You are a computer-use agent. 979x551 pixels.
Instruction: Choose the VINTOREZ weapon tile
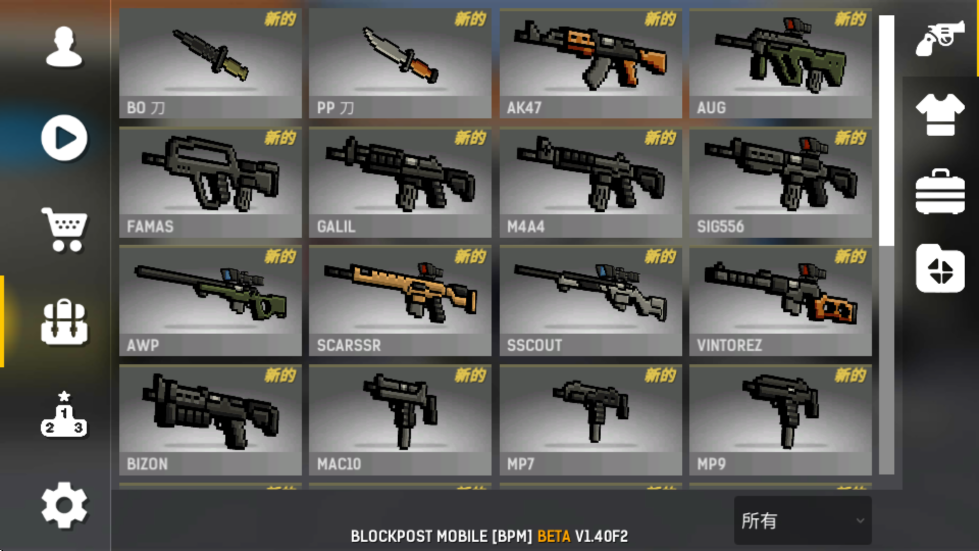click(x=780, y=301)
